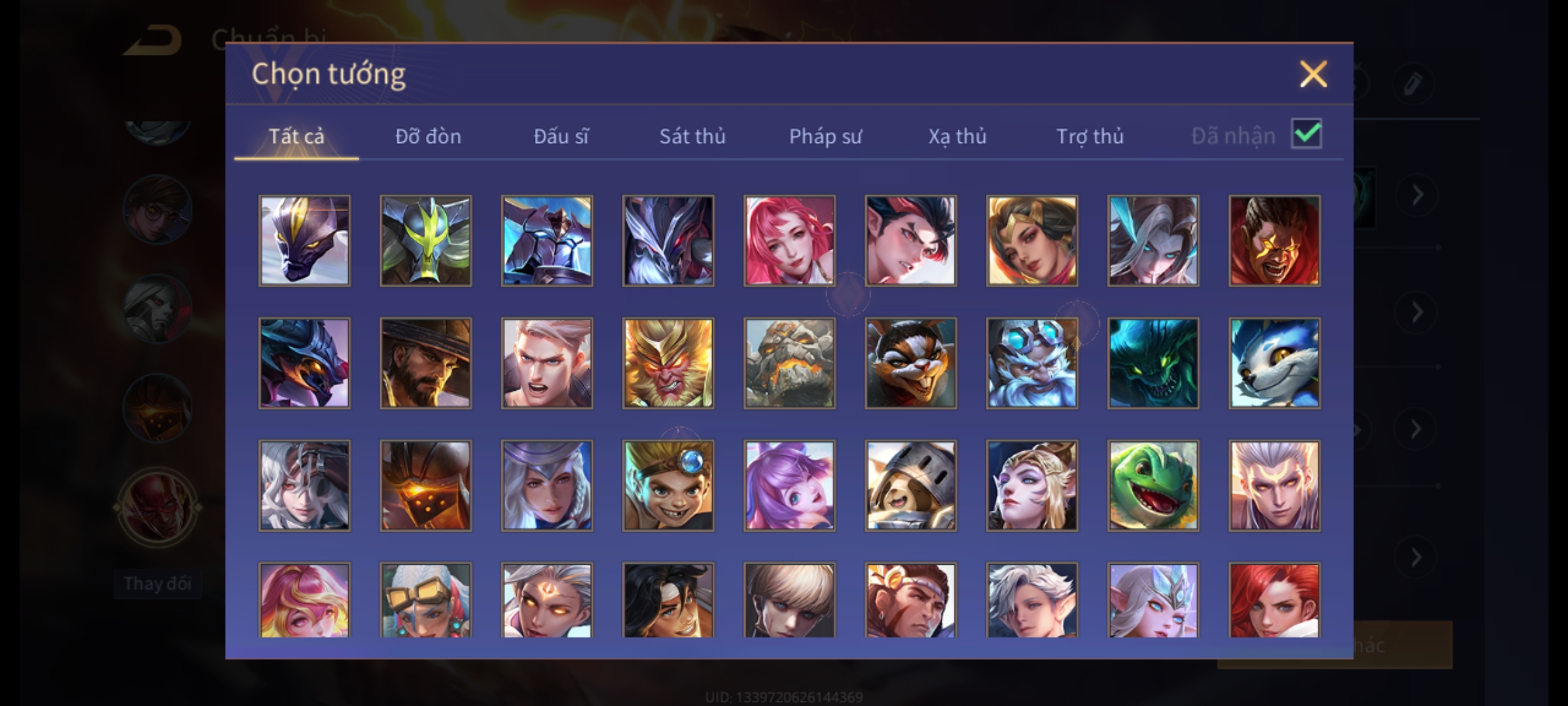Open the Đấu sĩ hero category

coord(561,136)
